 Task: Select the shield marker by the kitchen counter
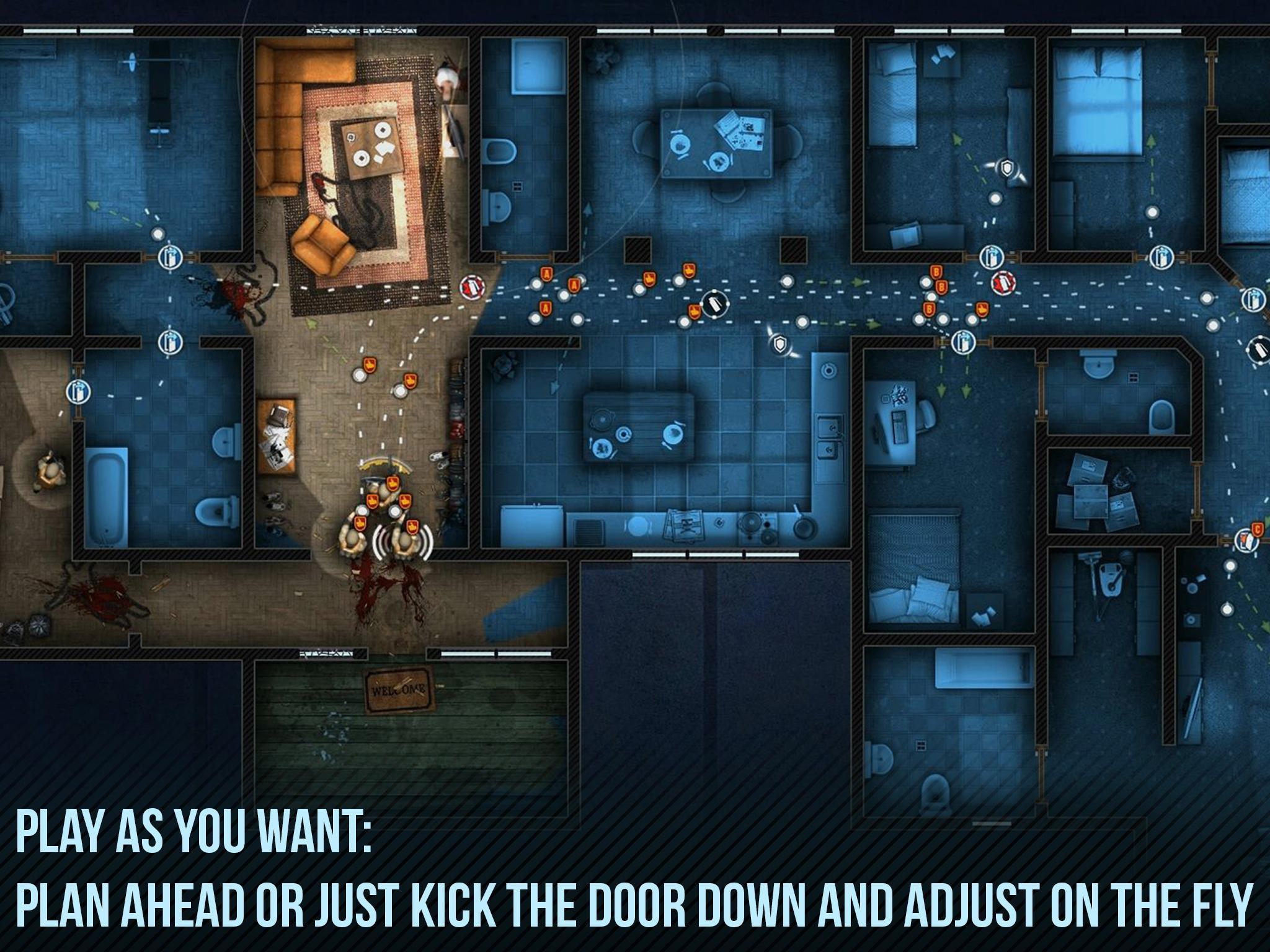coord(779,344)
